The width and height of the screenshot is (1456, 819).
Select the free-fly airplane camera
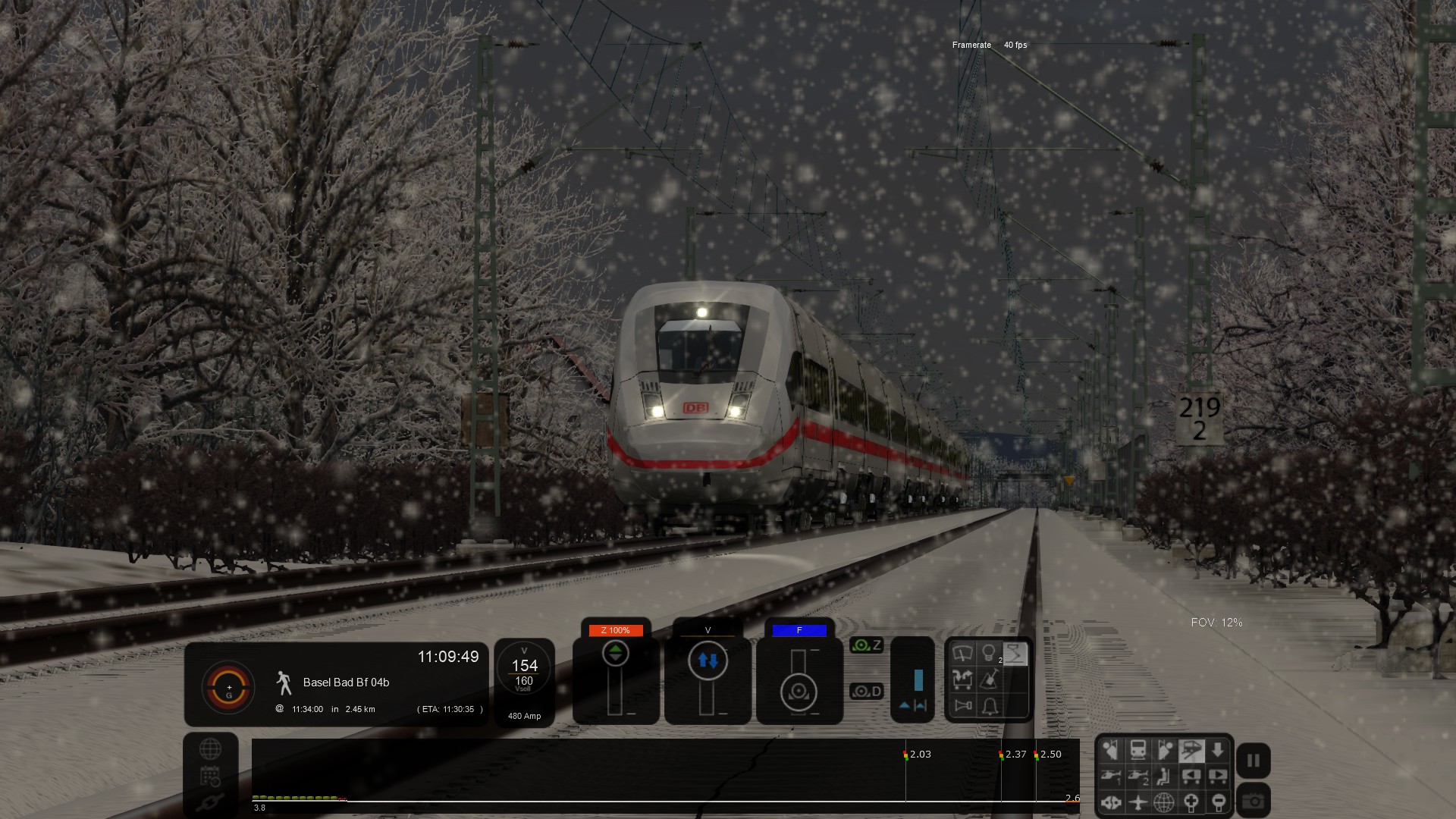pyautogui.click(x=1137, y=802)
